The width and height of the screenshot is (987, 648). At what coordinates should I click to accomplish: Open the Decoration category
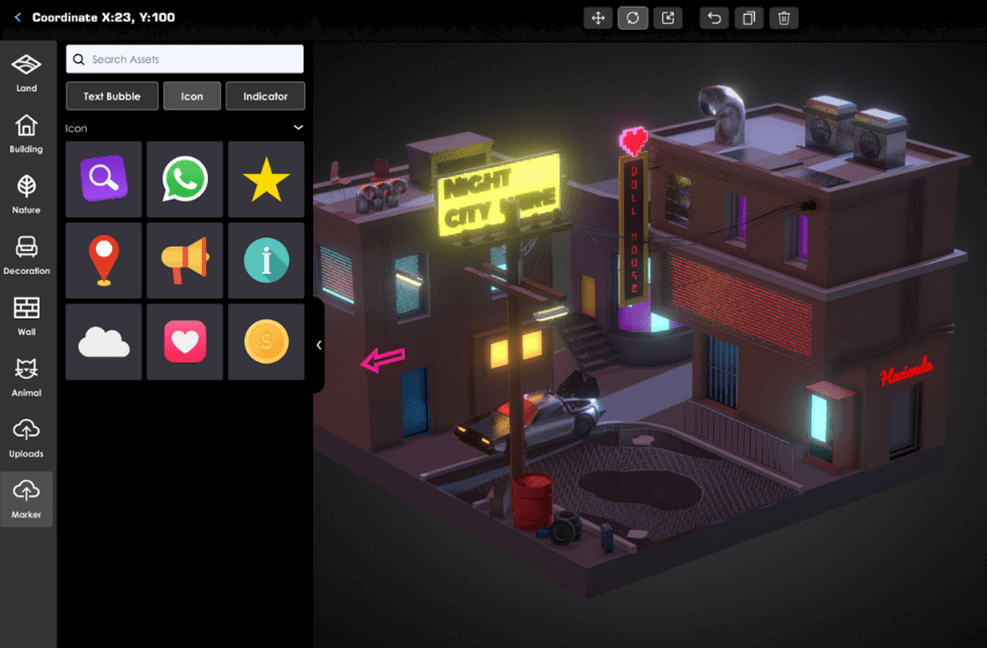27,256
